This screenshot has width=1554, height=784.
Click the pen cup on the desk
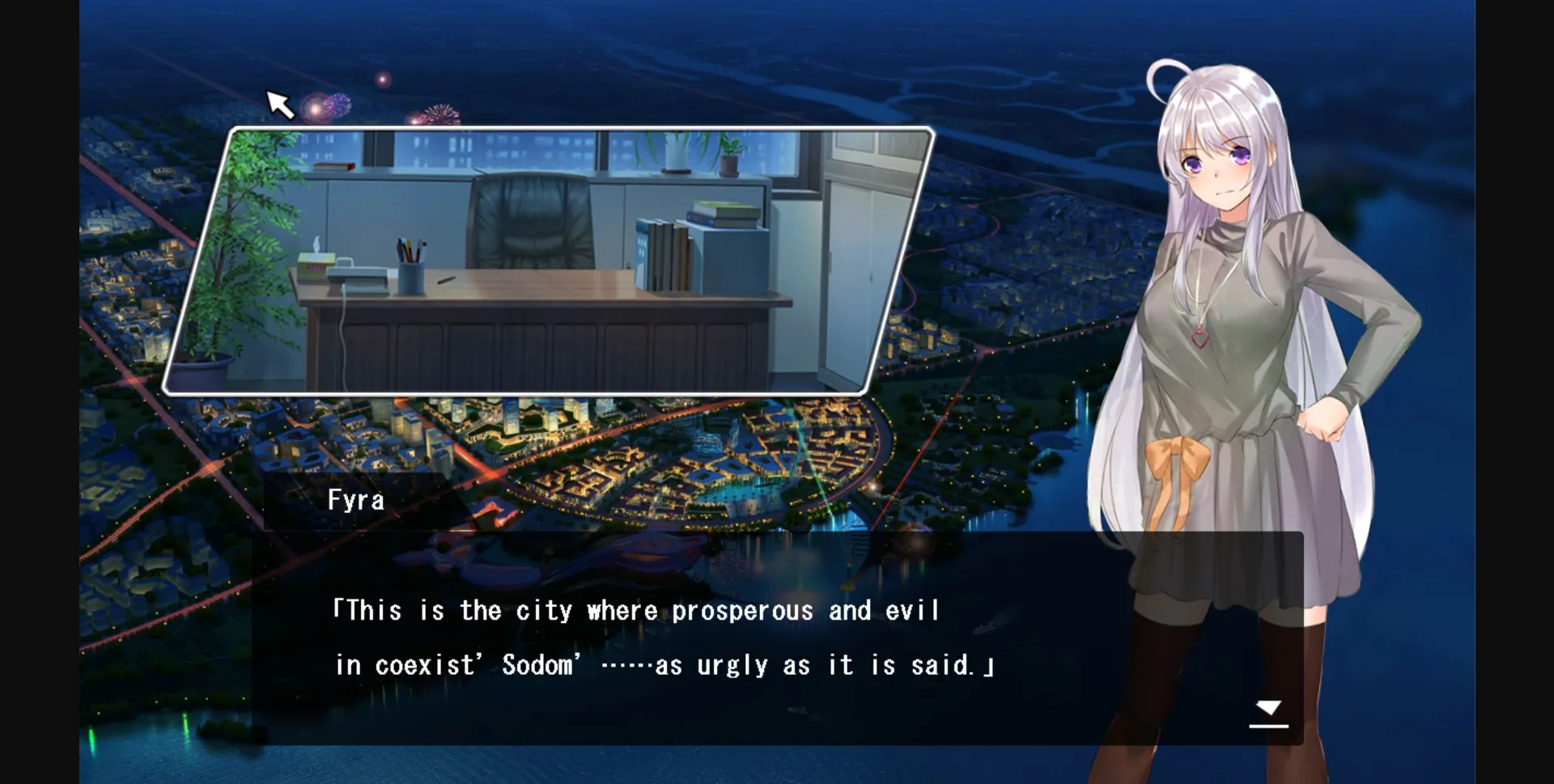pos(411,279)
